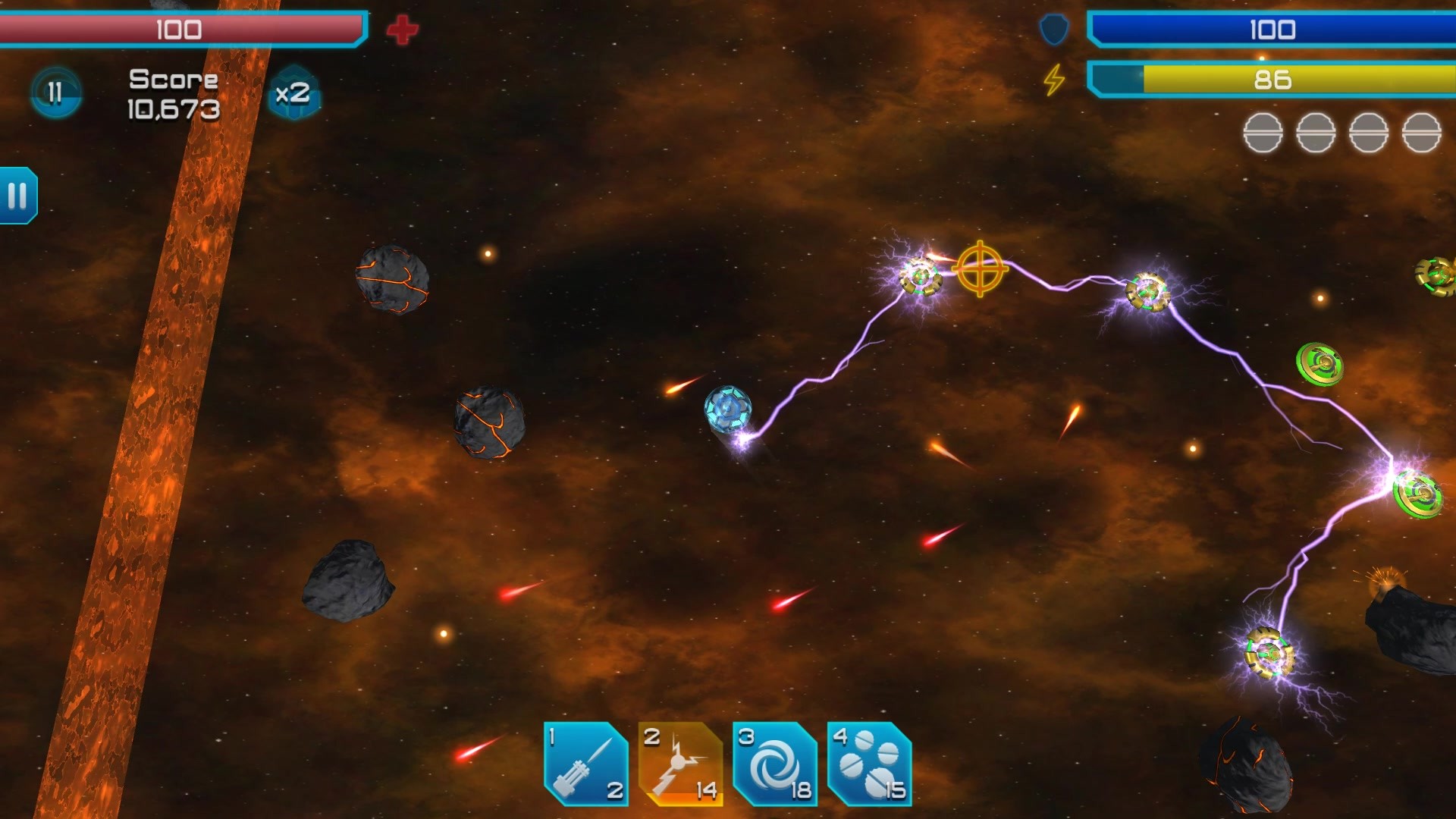Select the gatling gun weapon in slot 1
Image resolution: width=1456 pixels, height=819 pixels.
(585, 762)
